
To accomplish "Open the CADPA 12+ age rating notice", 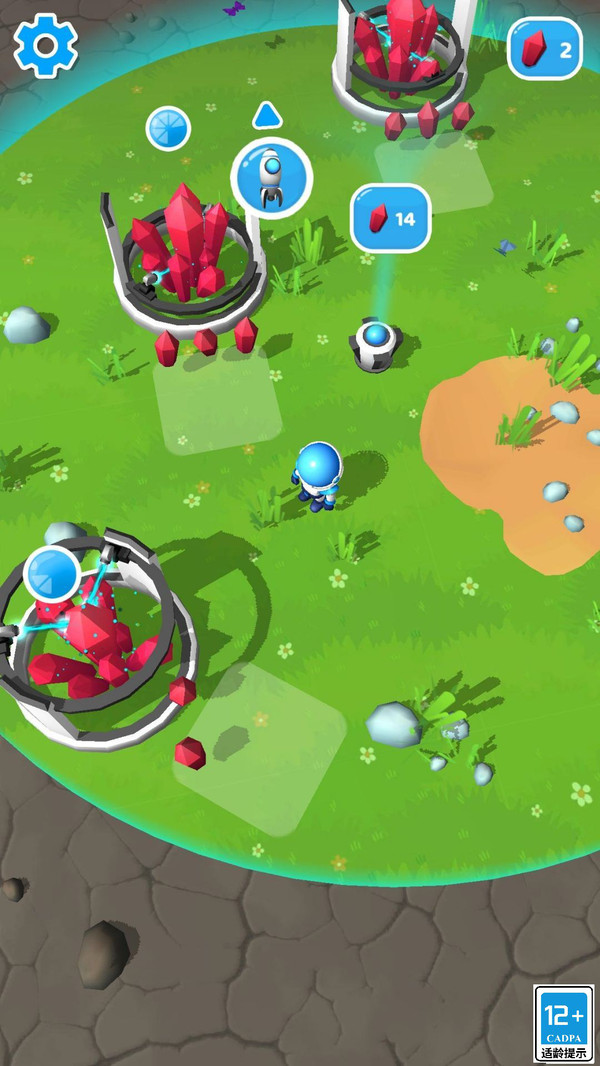I will click(564, 1023).
